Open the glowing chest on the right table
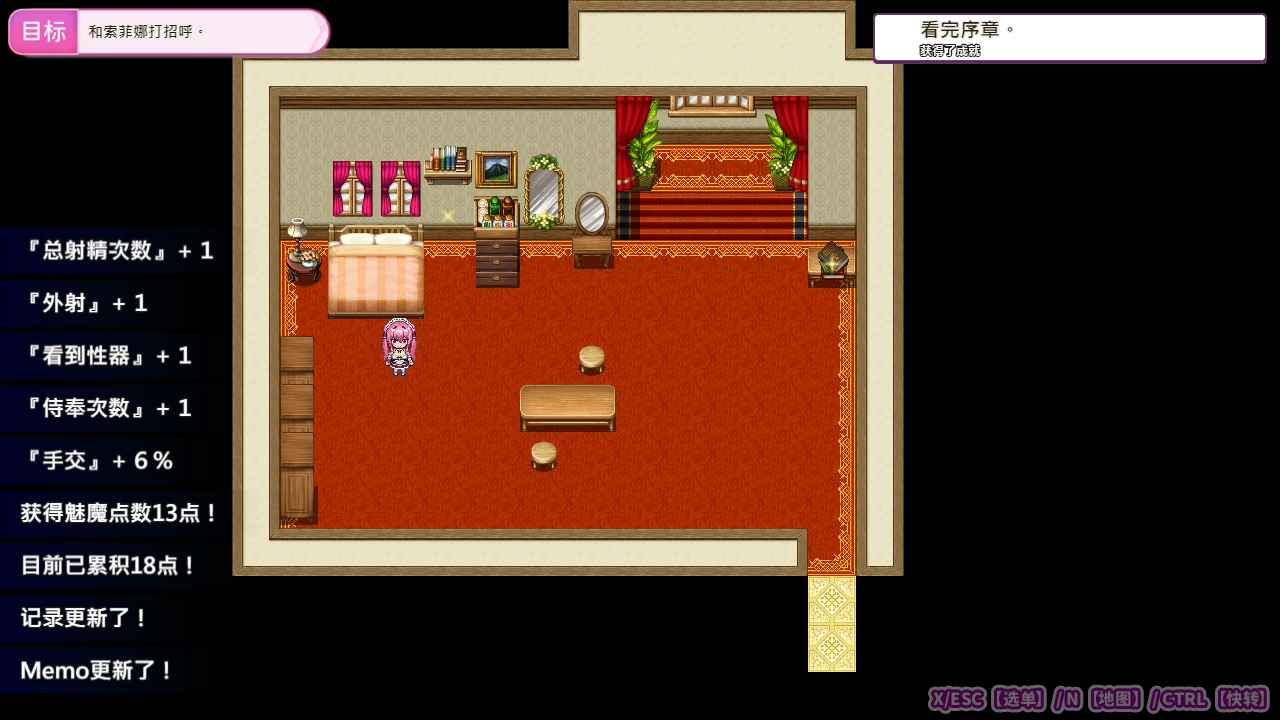 [x=831, y=258]
